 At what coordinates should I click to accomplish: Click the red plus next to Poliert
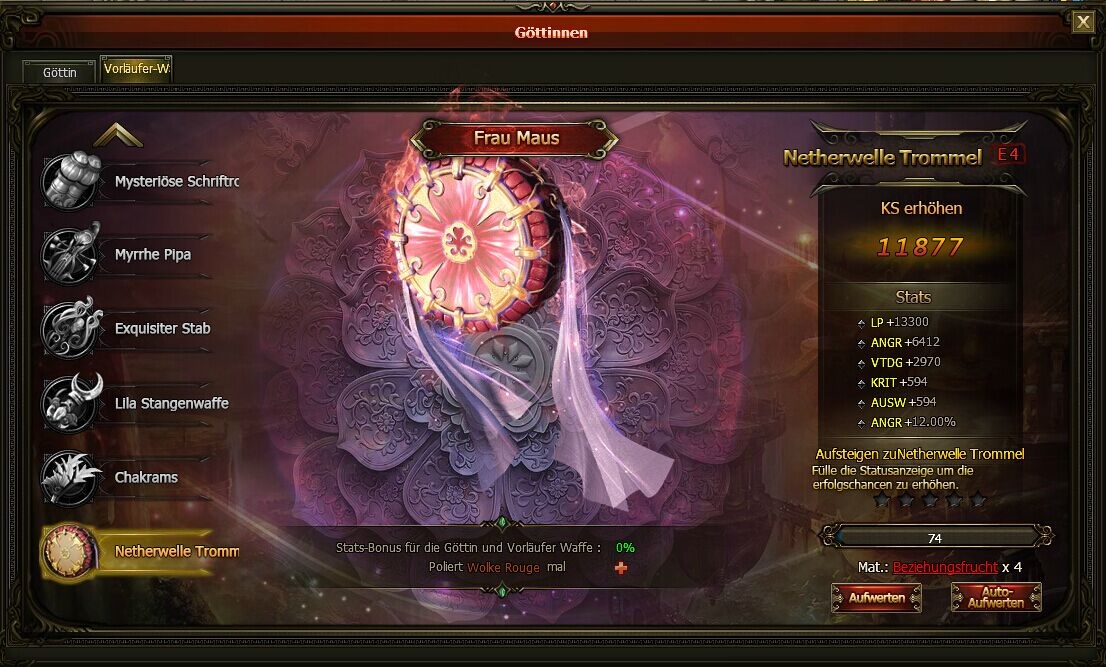point(621,568)
